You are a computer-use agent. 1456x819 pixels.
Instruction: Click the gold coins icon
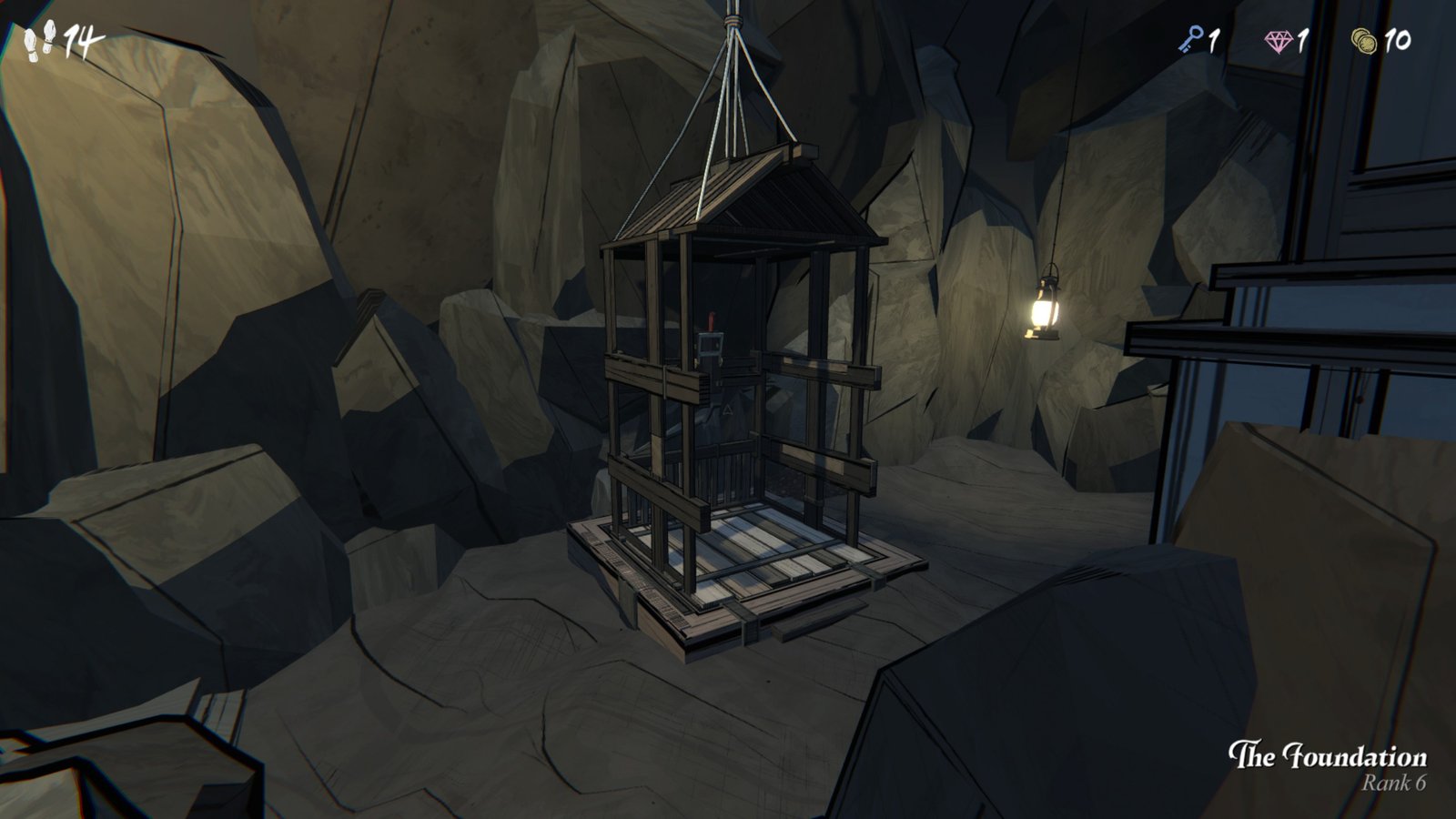tap(1361, 40)
